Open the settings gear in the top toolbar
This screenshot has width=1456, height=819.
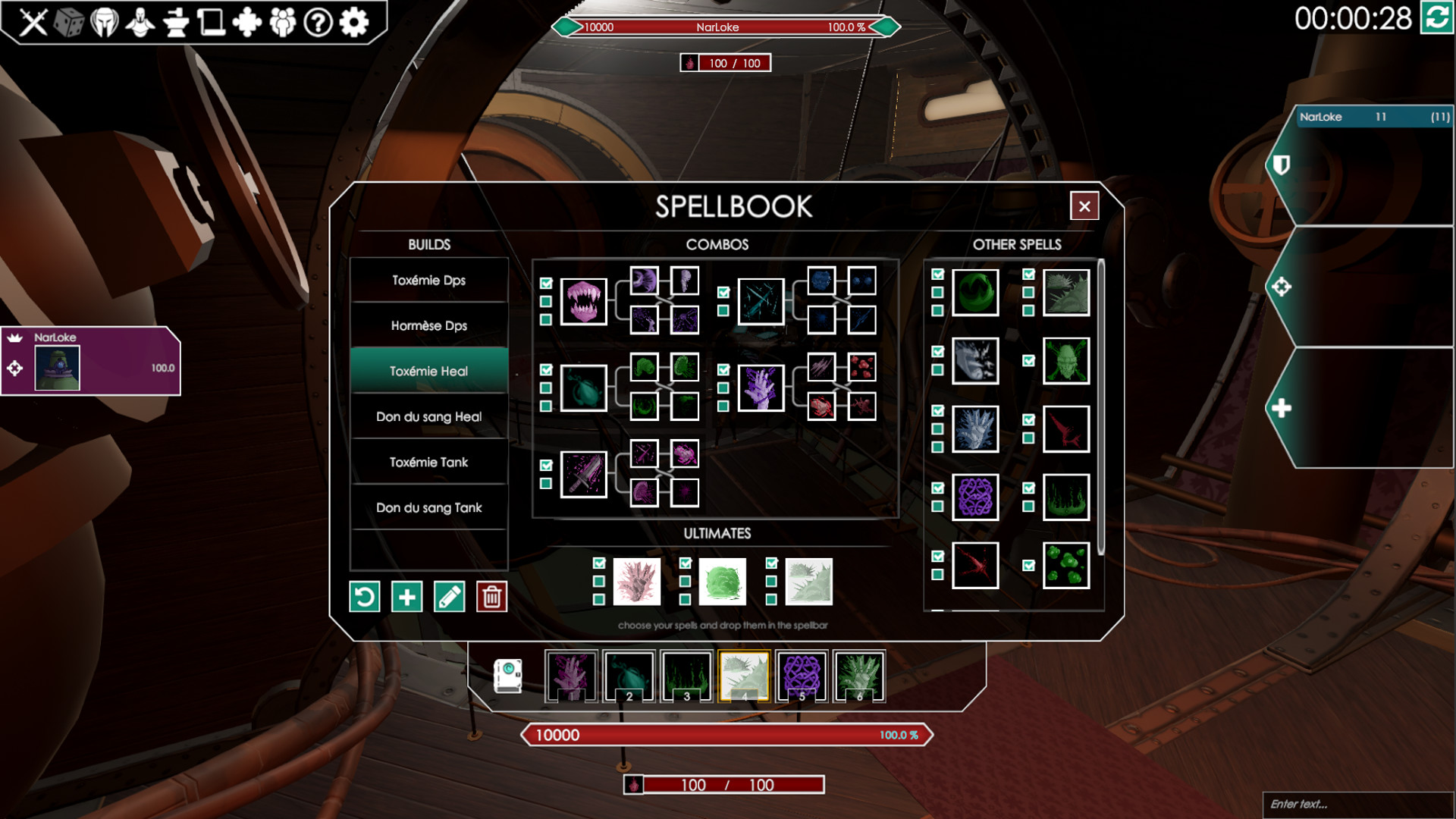(354, 22)
